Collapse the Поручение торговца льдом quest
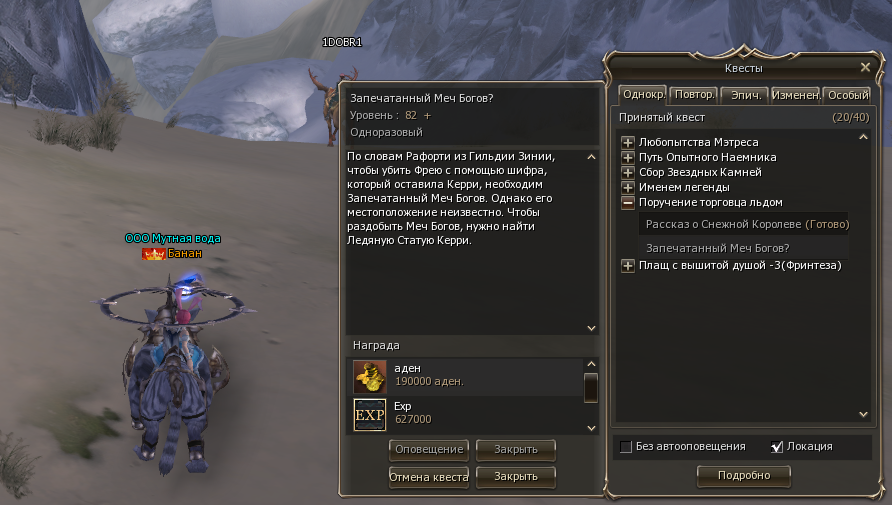Image resolution: width=892 pixels, height=505 pixels. coord(628,203)
